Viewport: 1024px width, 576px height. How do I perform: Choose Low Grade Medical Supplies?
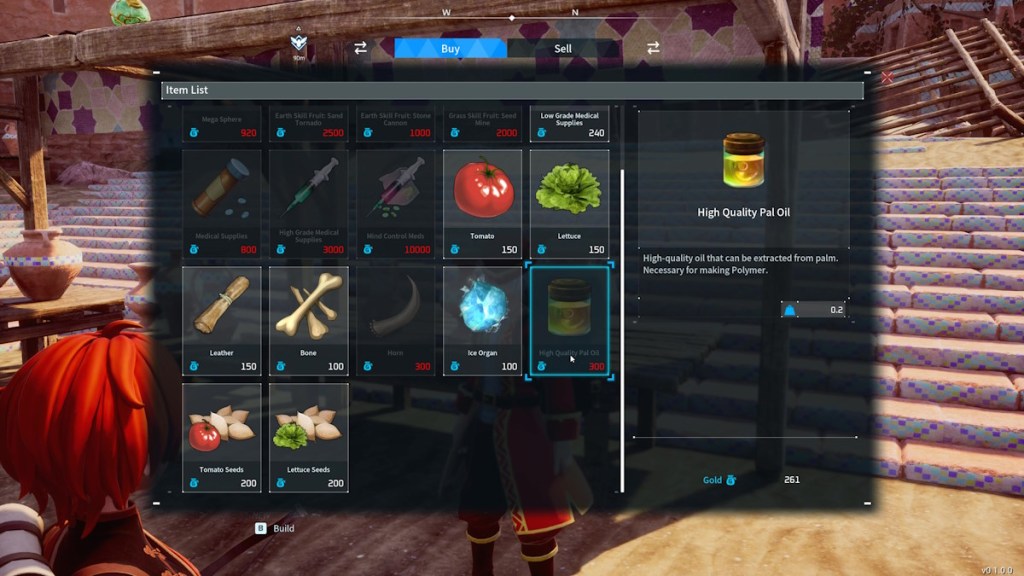[569, 124]
